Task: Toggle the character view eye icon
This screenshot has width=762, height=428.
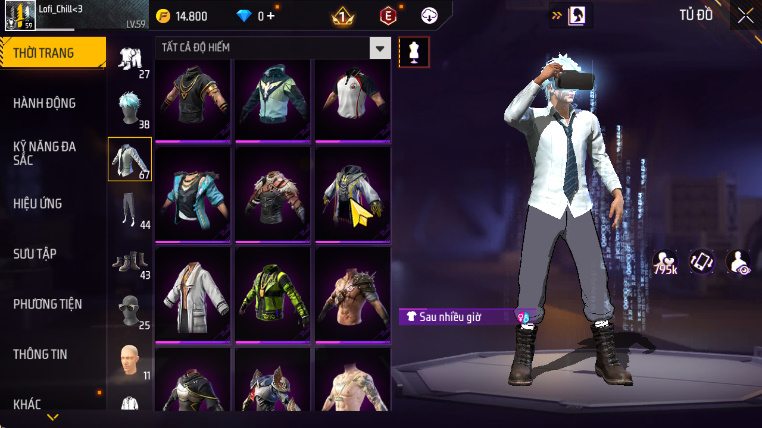Action: point(739,262)
